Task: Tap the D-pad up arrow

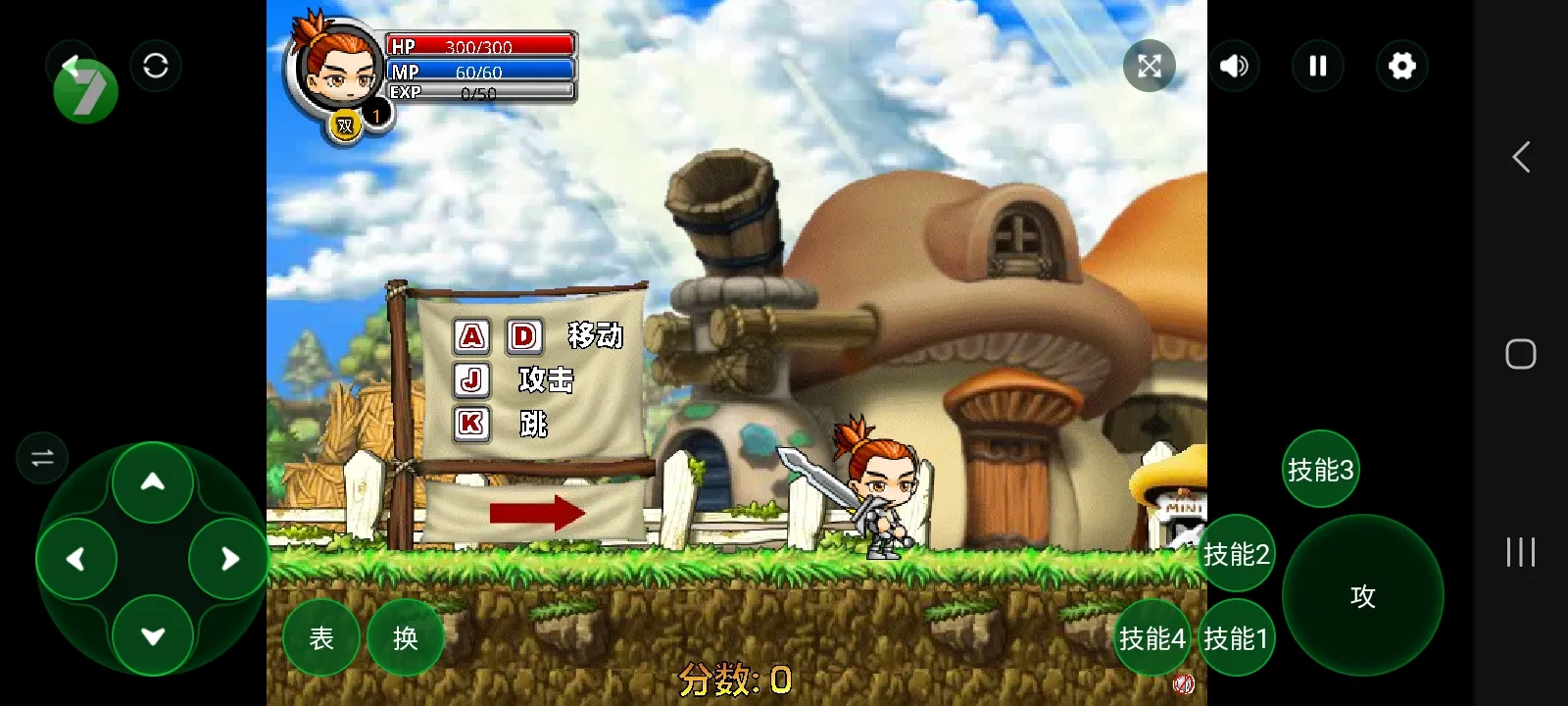Action: 153,481
